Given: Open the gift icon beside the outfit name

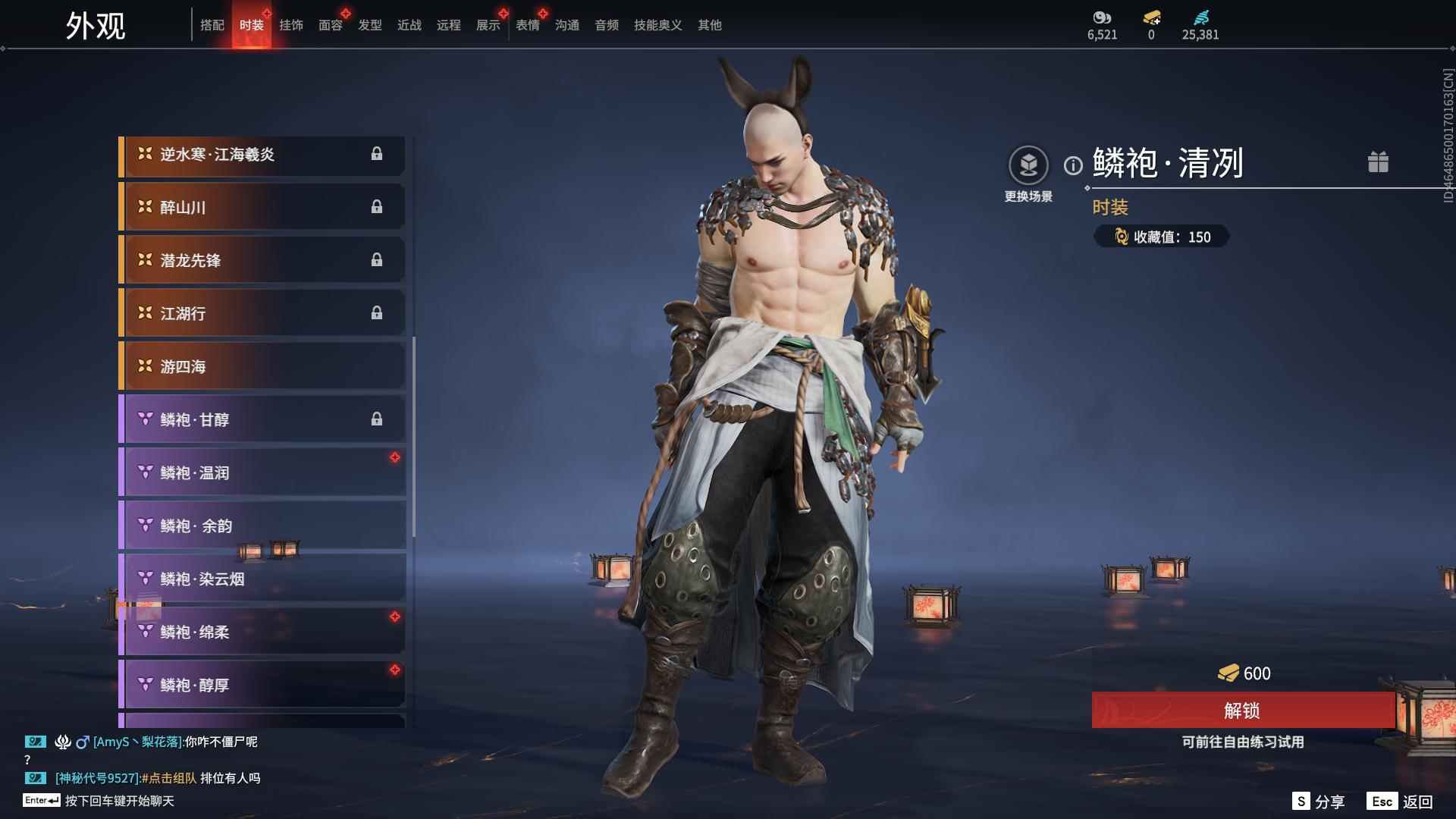Looking at the screenshot, I should (x=1378, y=162).
